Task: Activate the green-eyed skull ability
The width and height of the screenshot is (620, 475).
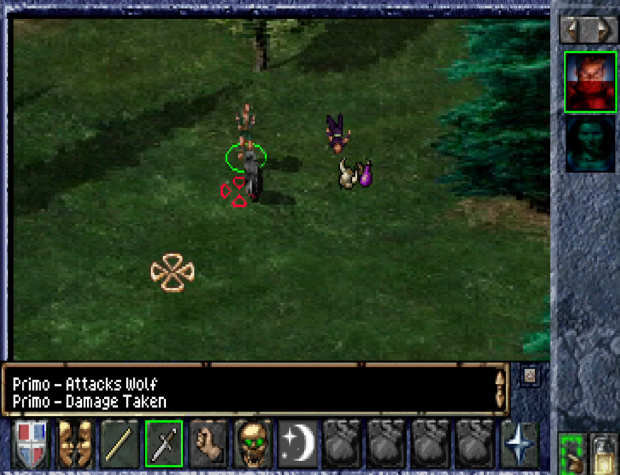Action: click(252, 442)
